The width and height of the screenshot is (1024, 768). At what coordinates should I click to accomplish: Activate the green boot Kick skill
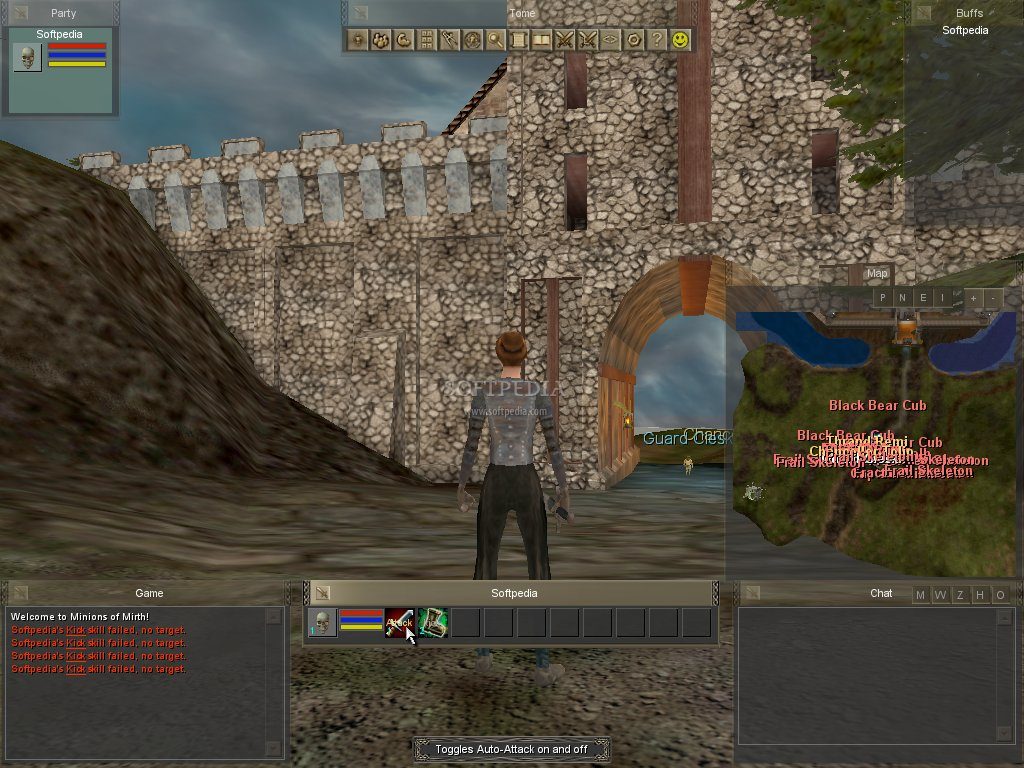432,622
